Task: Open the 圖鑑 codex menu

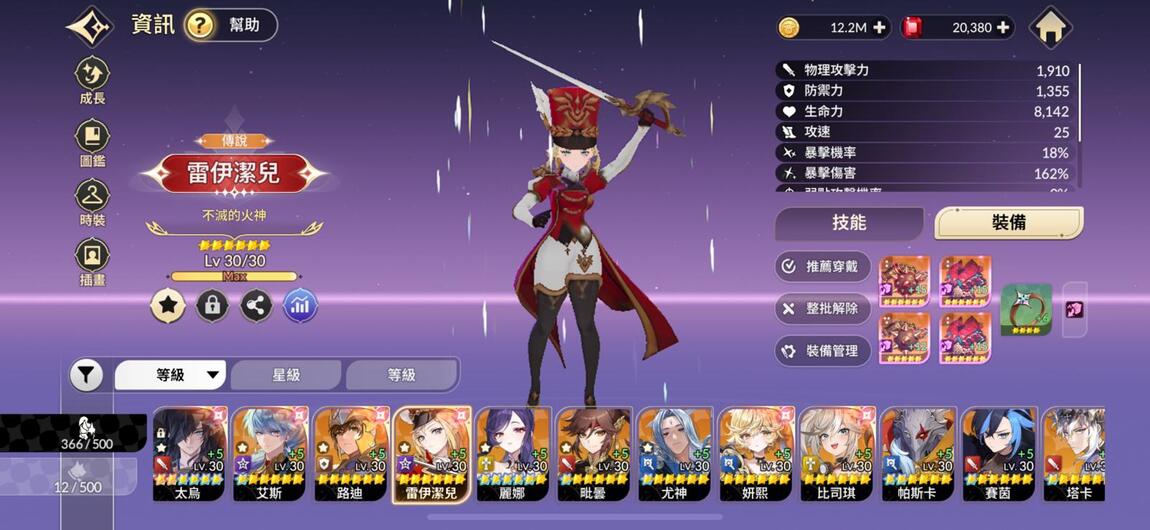Action: pyautogui.click(x=92, y=141)
